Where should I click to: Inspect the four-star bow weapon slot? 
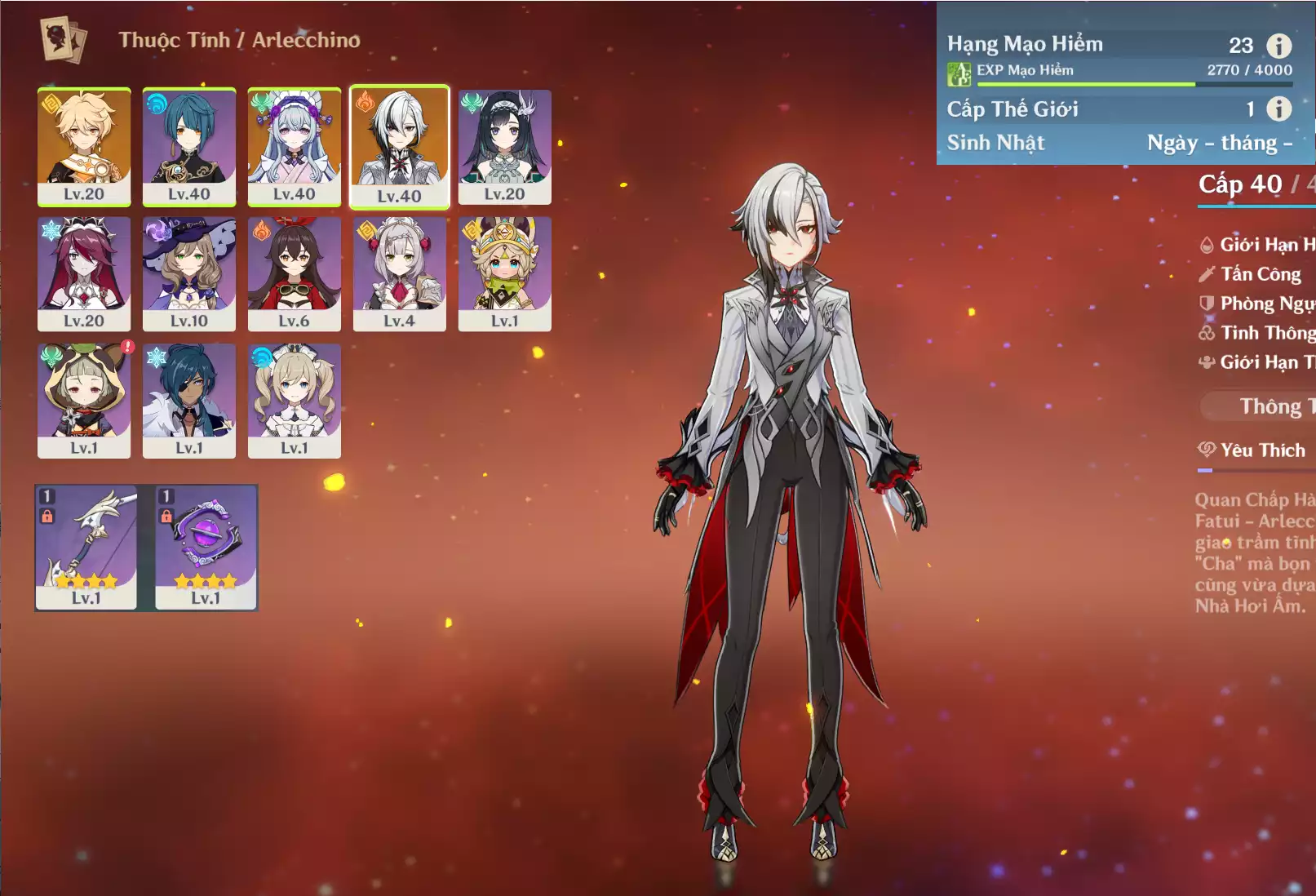click(86, 547)
